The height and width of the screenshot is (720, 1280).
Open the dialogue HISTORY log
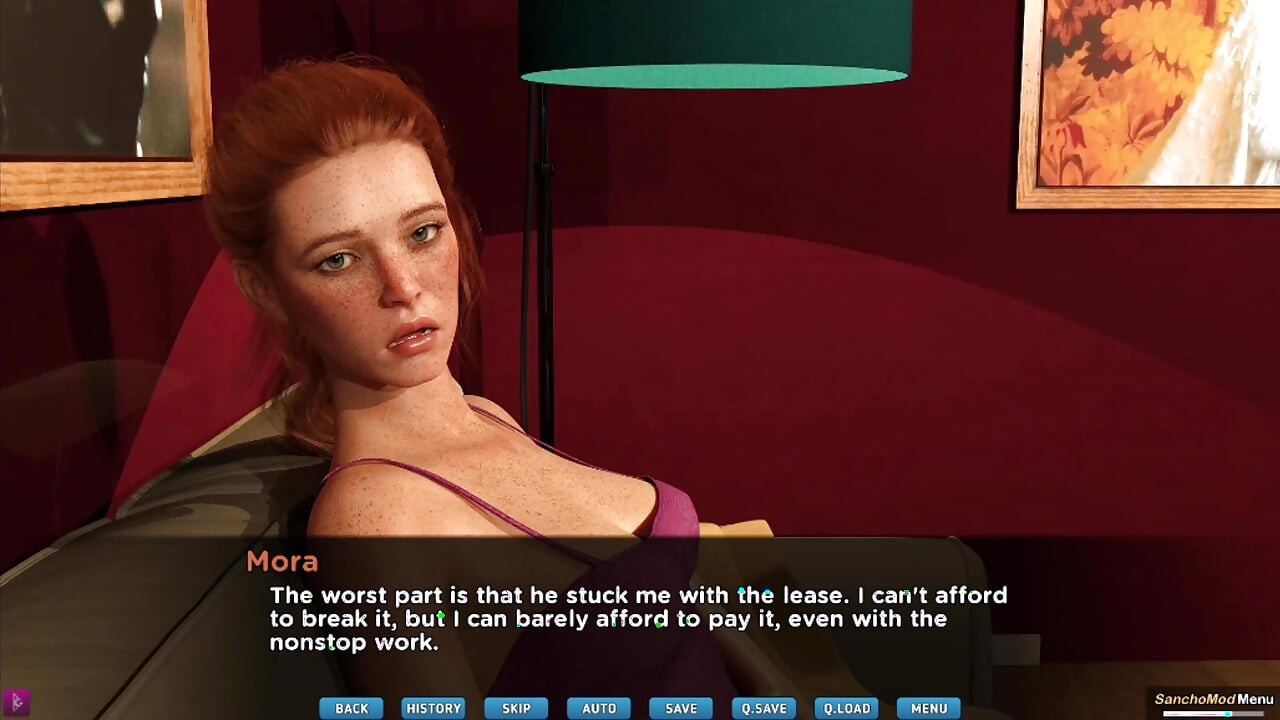pos(434,708)
